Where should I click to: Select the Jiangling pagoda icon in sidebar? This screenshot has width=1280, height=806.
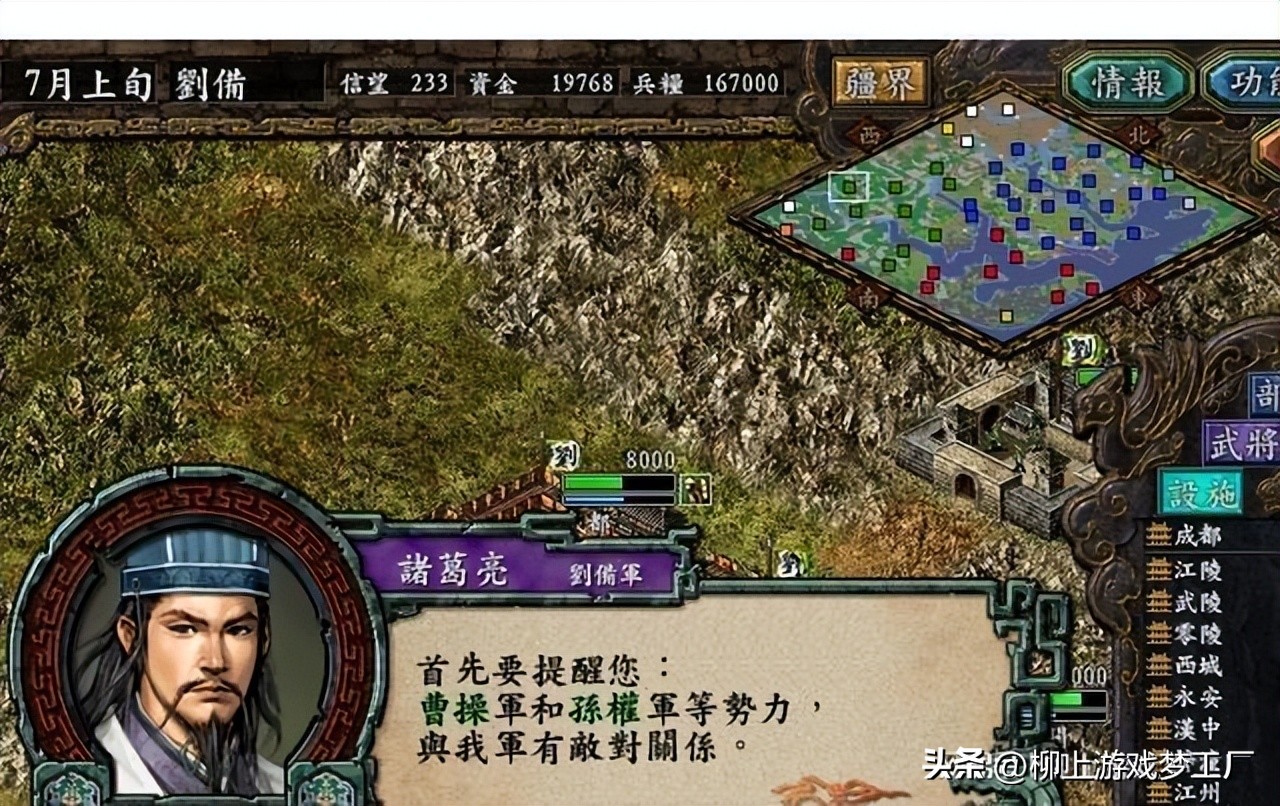[x=1157, y=571]
